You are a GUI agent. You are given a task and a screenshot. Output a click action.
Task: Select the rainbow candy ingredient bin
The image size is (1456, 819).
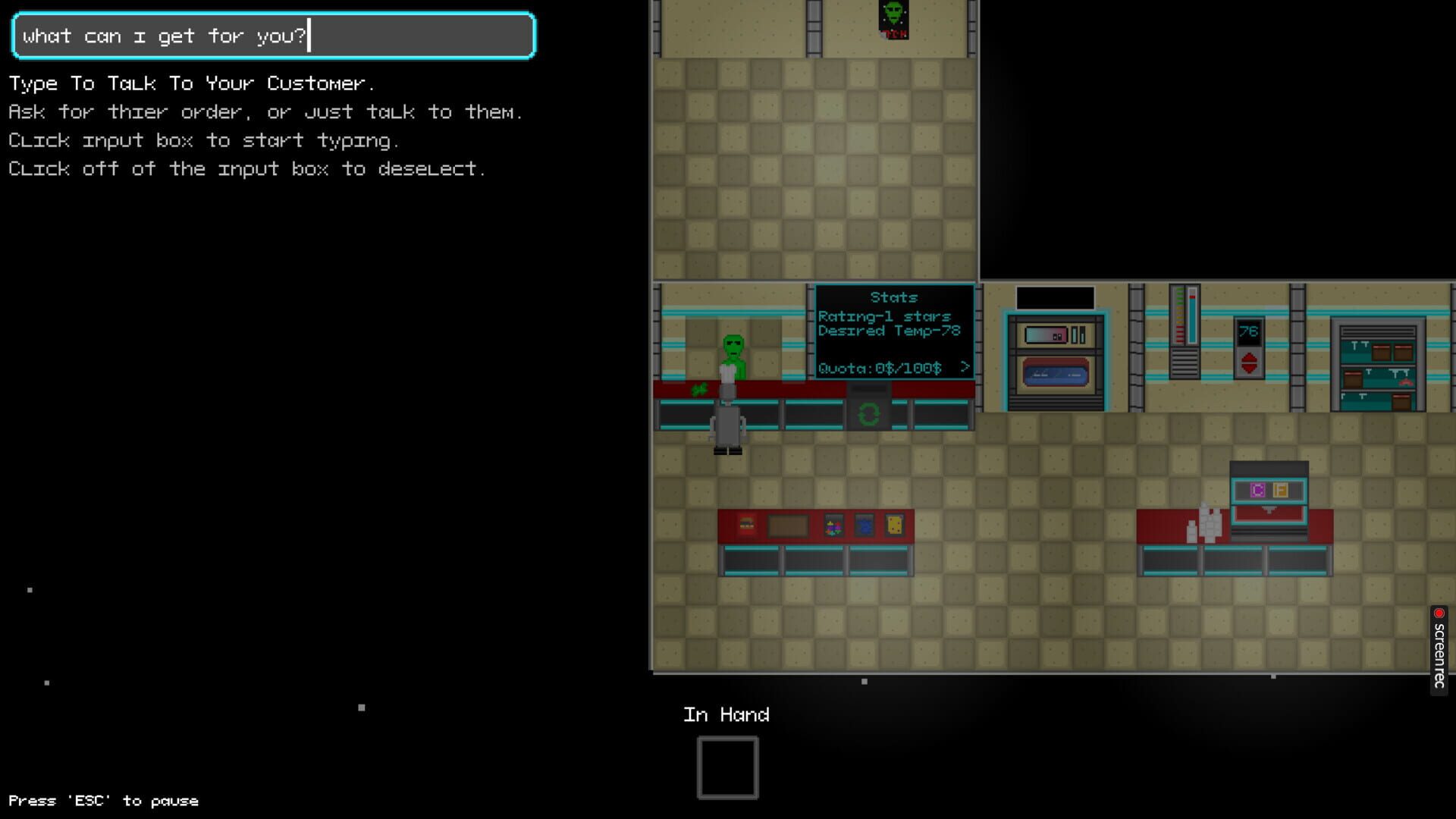[x=834, y=525]
